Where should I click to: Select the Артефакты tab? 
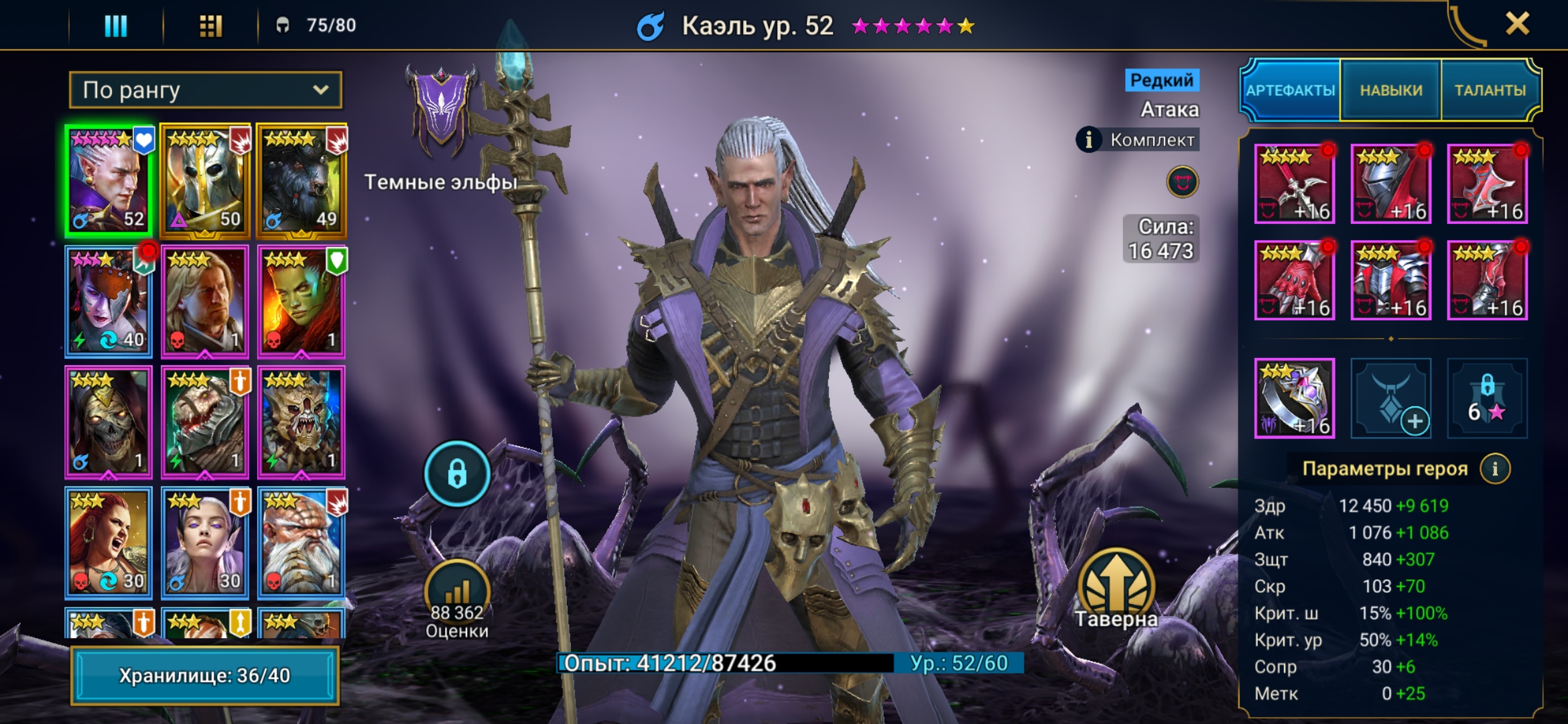(x=1290, y=90)
